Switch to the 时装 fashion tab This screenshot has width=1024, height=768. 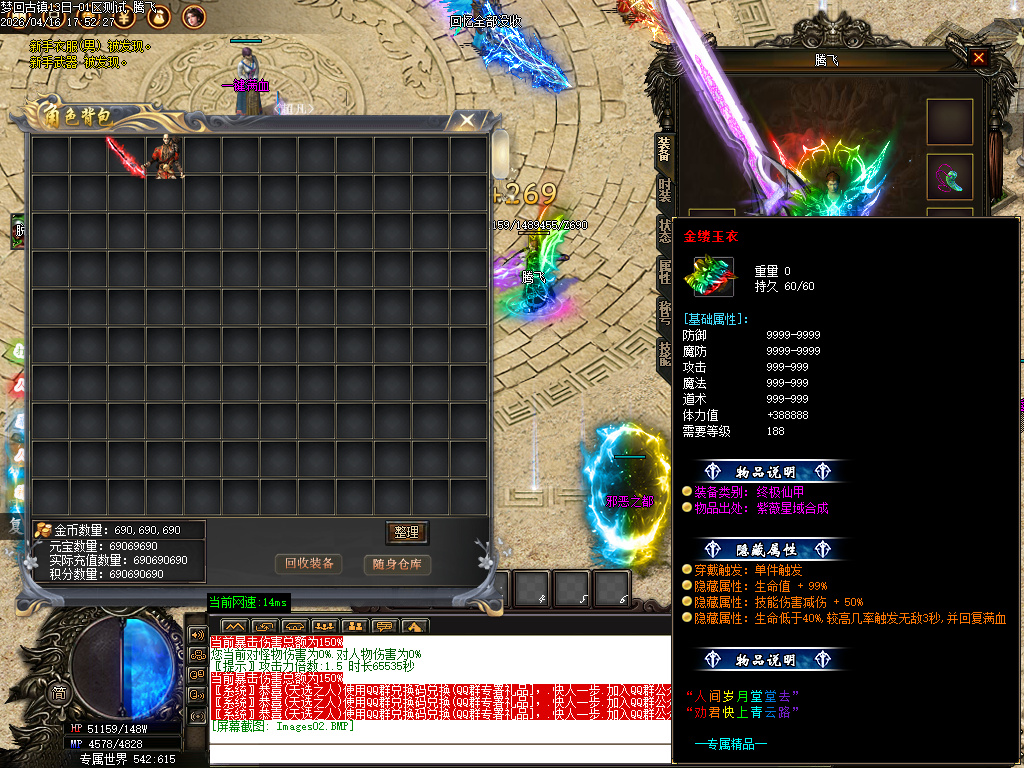(x=664, y=190)
